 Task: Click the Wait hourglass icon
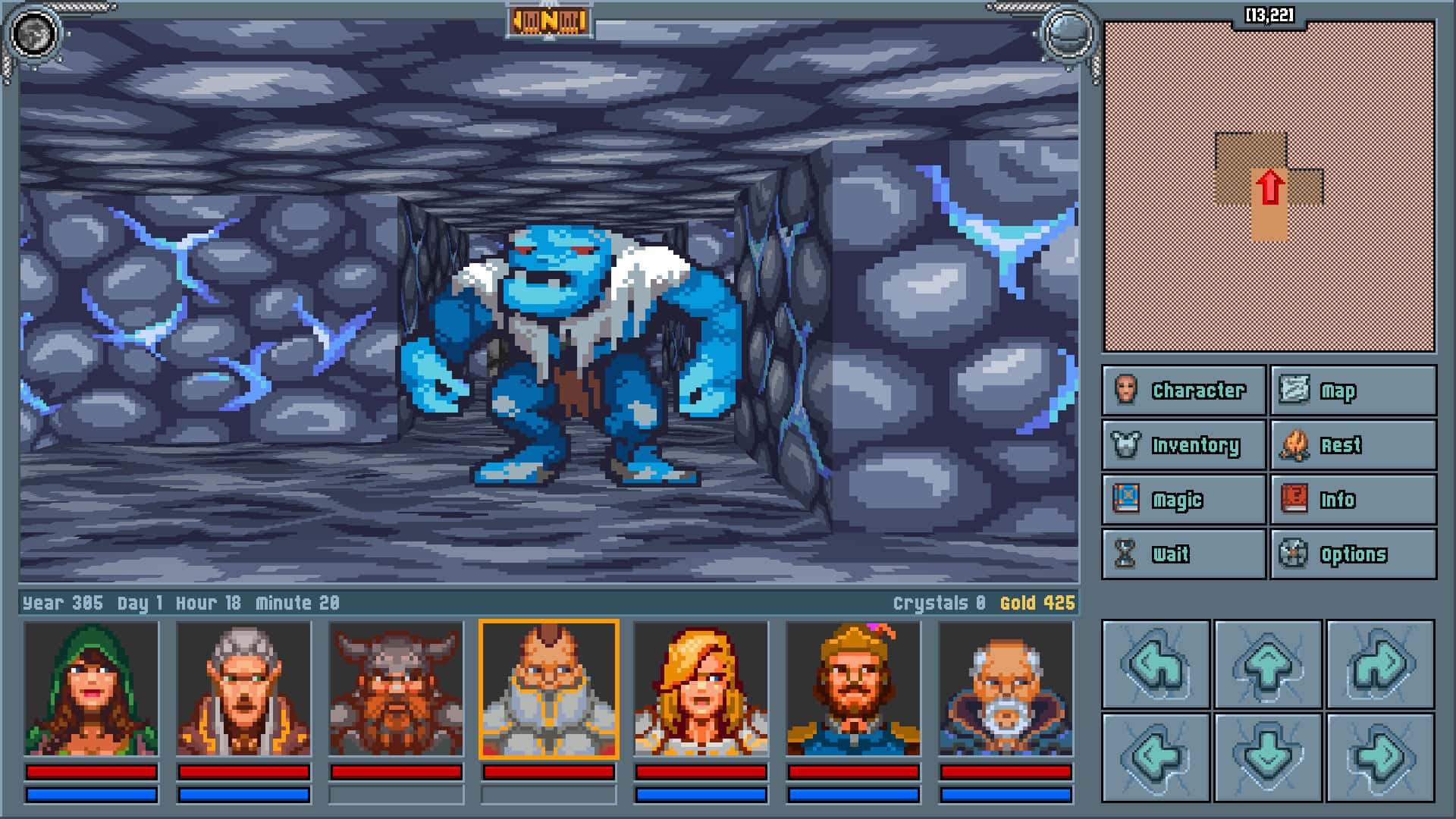coord(1125,554)
